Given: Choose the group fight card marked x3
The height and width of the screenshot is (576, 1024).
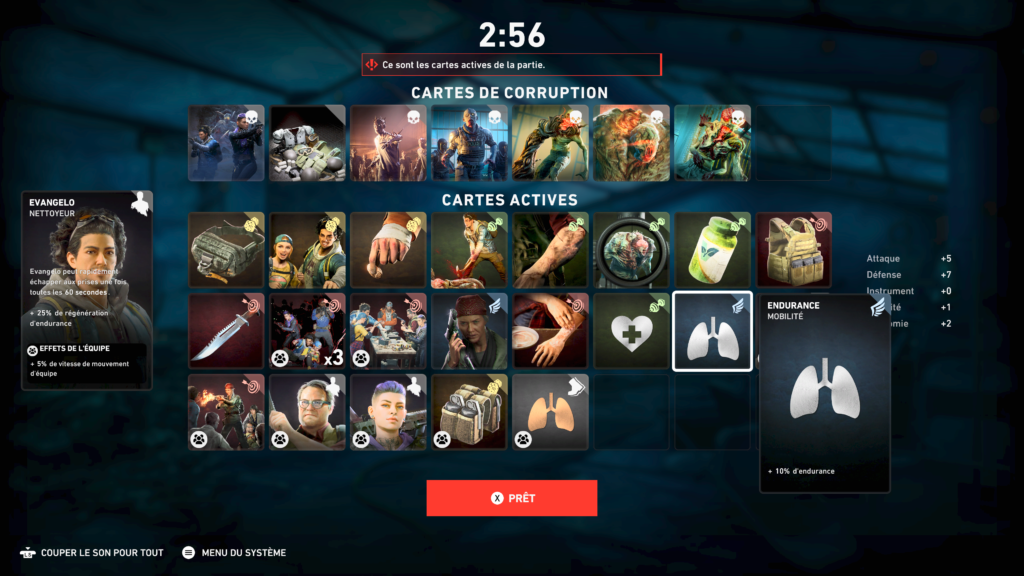Looking at the screenshot, I should coord(307,331).
